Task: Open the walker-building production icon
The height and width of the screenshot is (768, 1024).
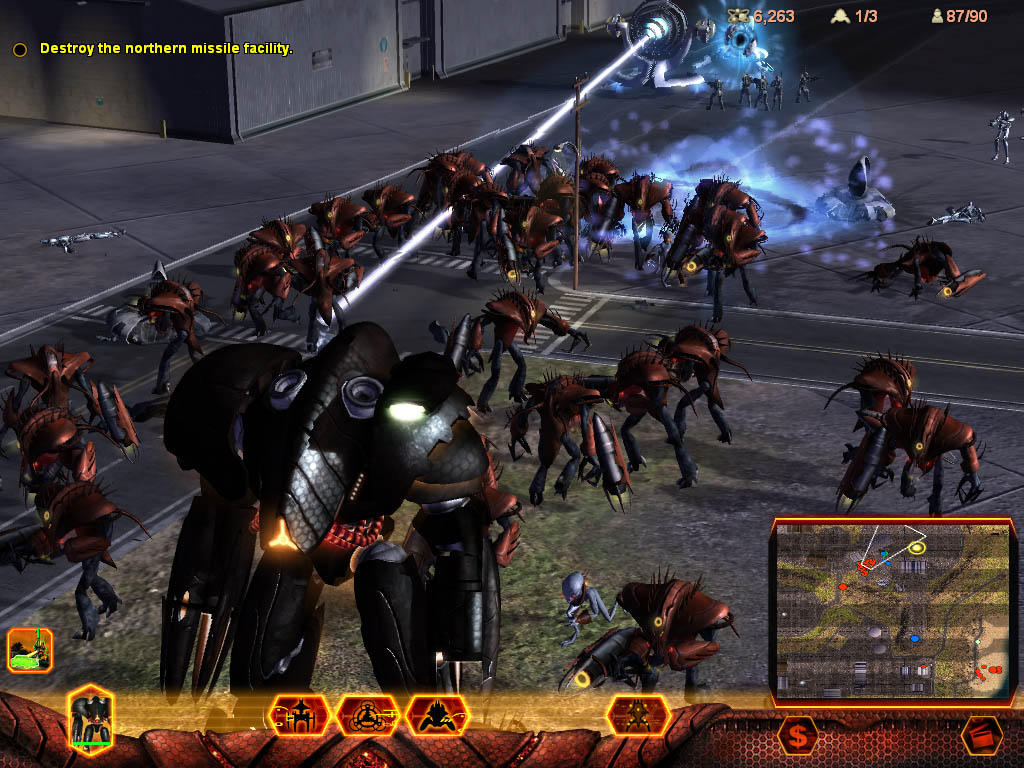Action: coord(300,716)
